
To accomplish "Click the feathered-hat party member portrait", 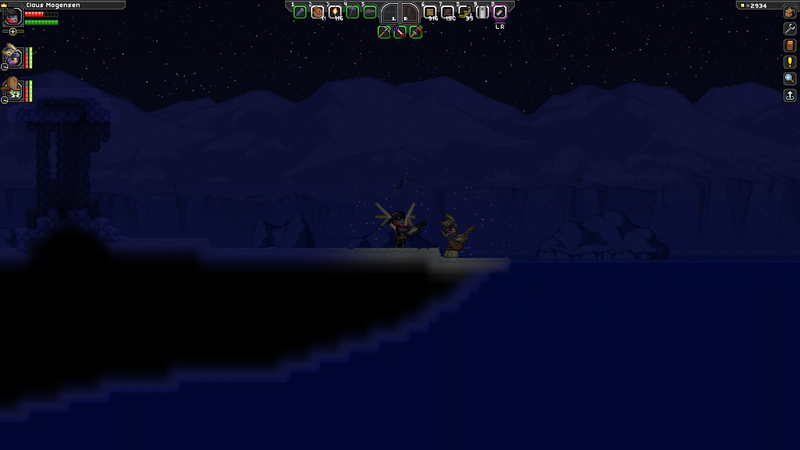I will pos(13,54).
